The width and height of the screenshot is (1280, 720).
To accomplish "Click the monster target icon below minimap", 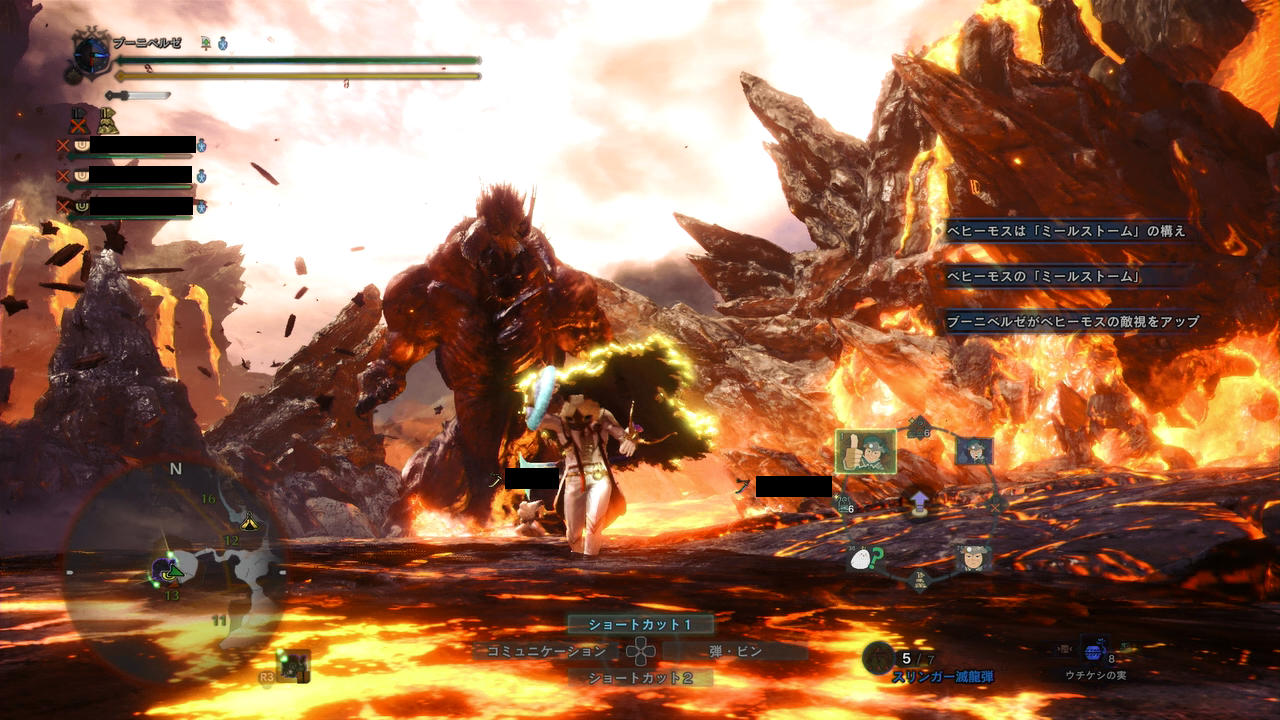I will click(295, 665).
